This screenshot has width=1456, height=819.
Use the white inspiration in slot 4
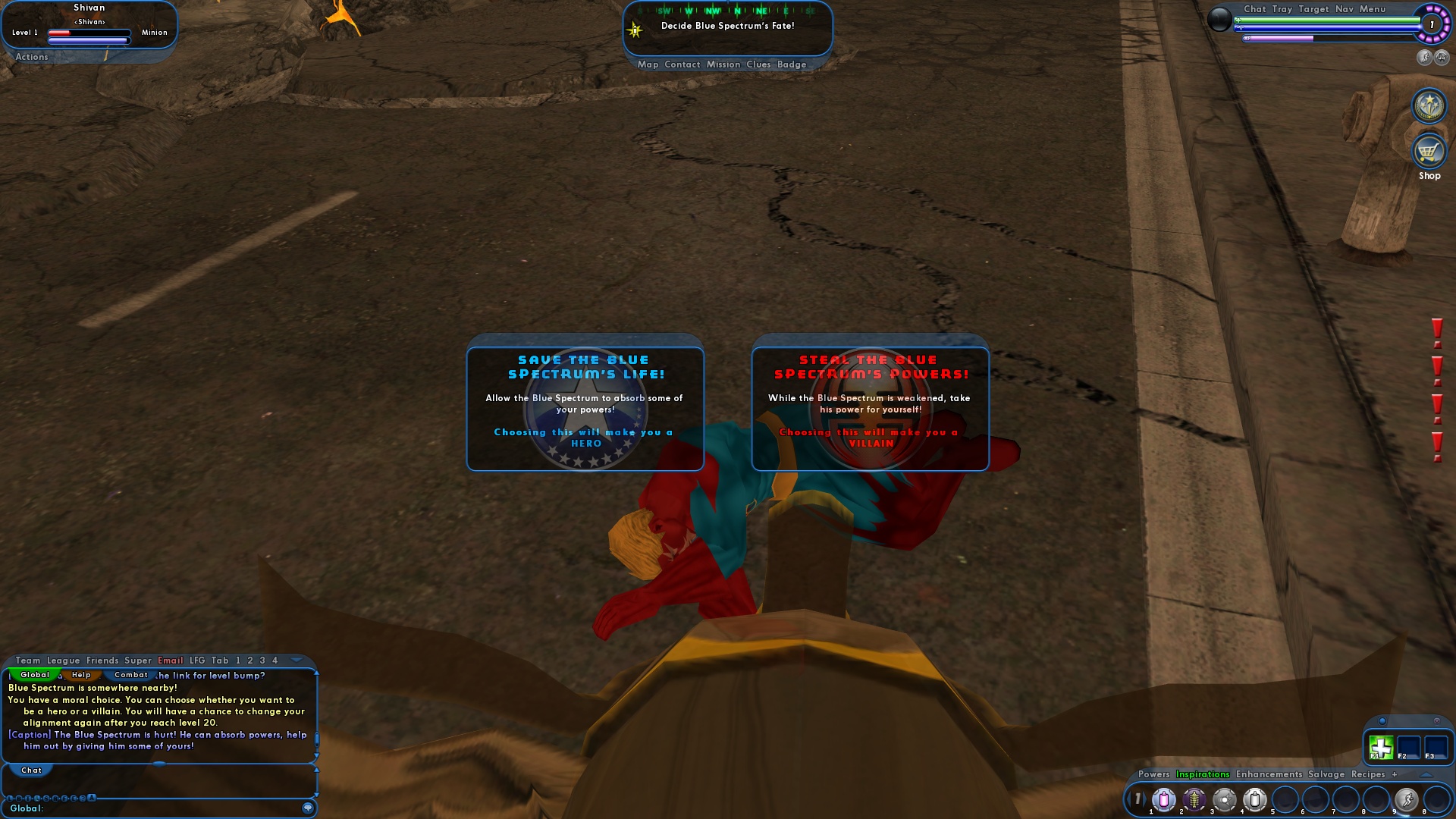point(1255,800)
